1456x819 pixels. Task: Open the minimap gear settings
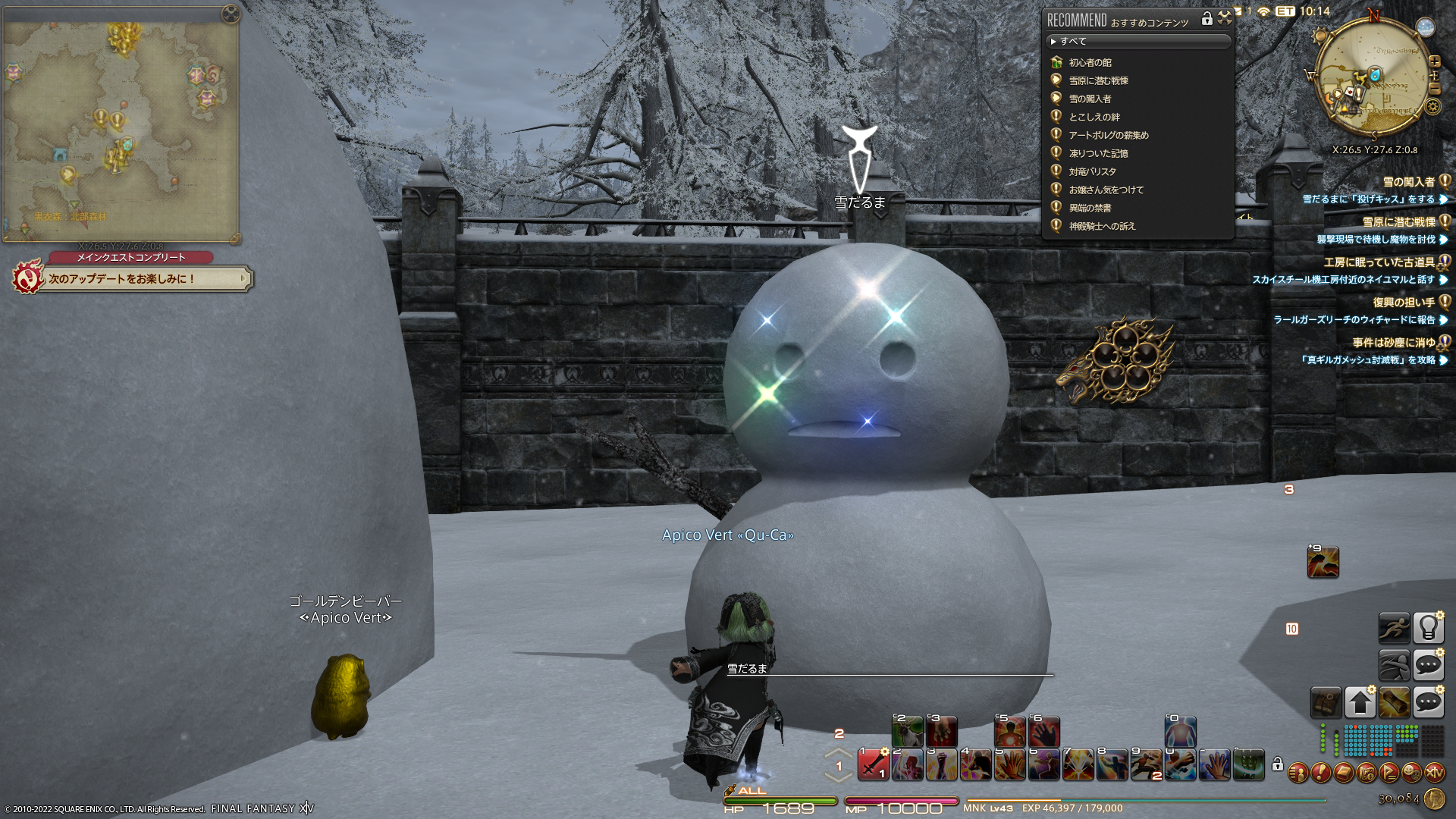coord(1432,106)
